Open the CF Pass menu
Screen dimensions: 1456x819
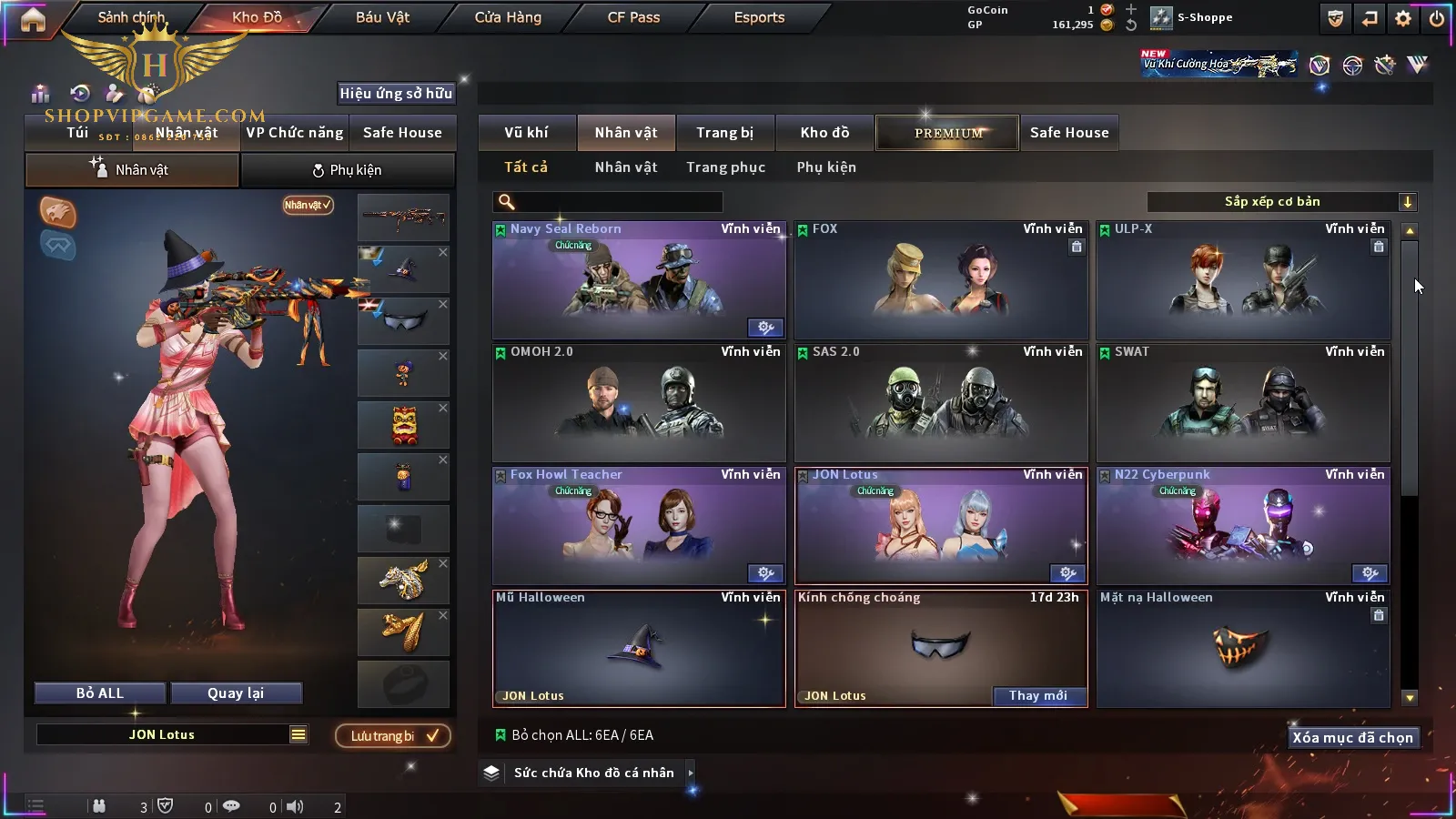click(x=633, y=17)
